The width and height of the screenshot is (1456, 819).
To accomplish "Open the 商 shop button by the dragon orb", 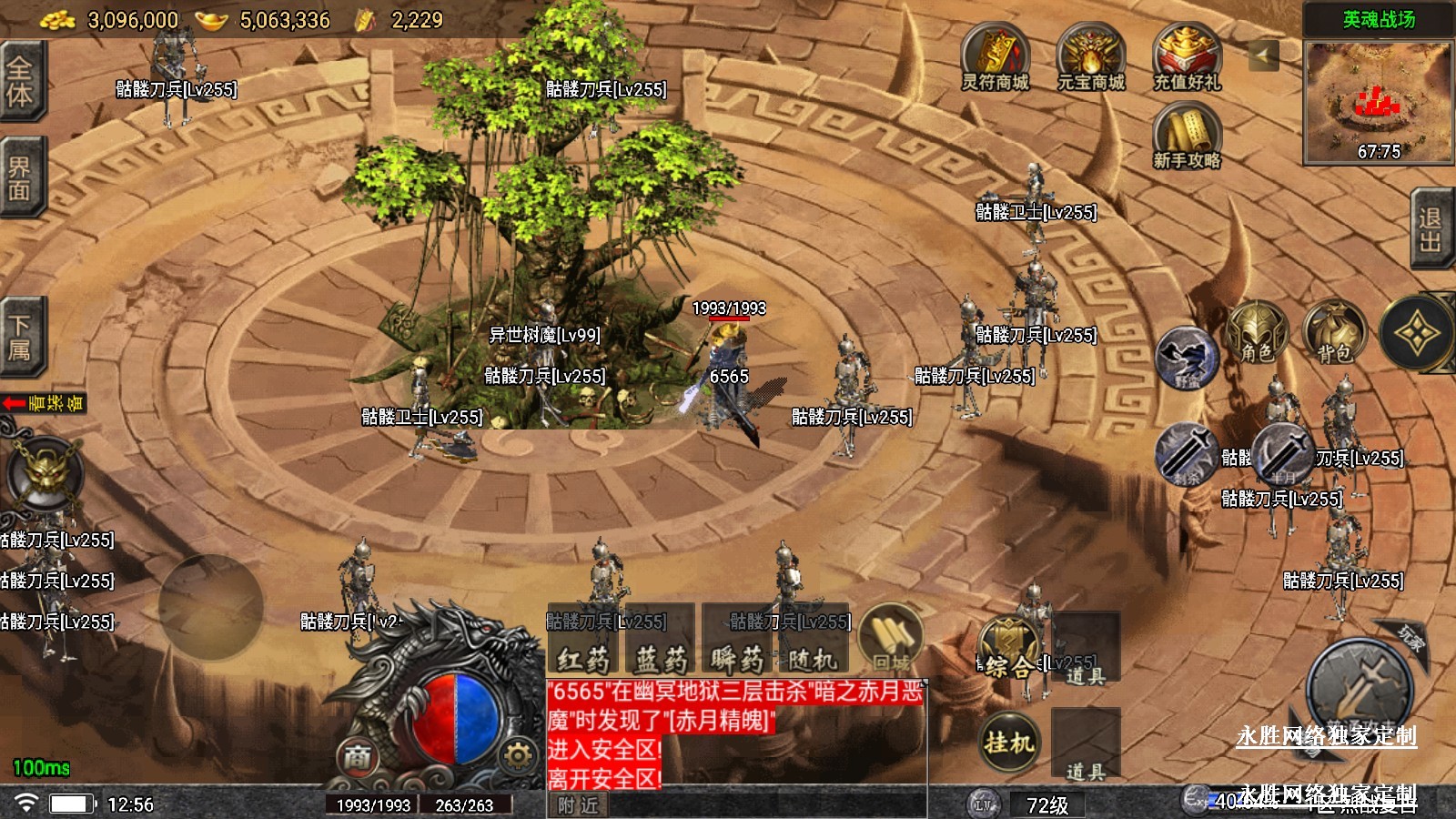I will tap(358, 756).
